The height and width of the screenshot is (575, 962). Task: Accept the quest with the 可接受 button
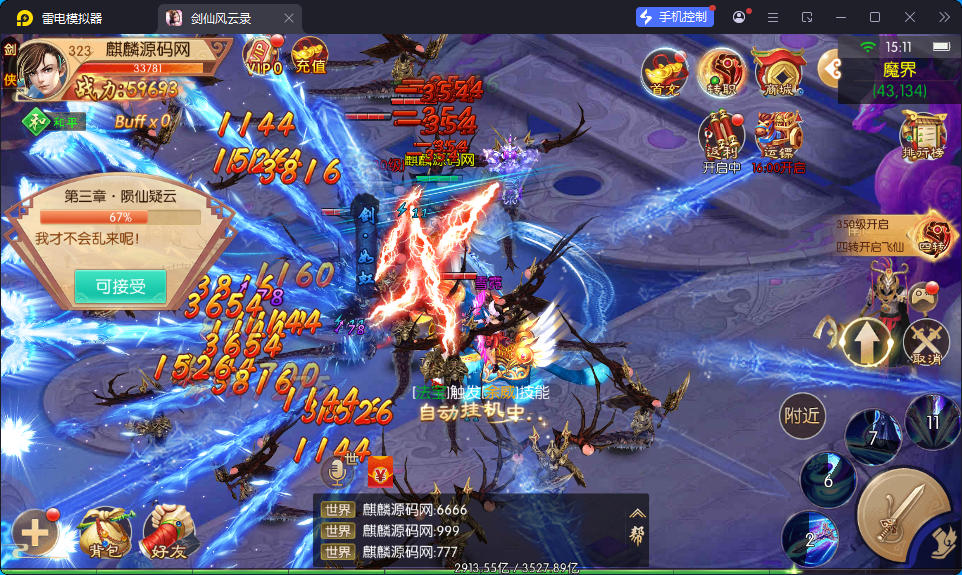(x=120, y=286)
